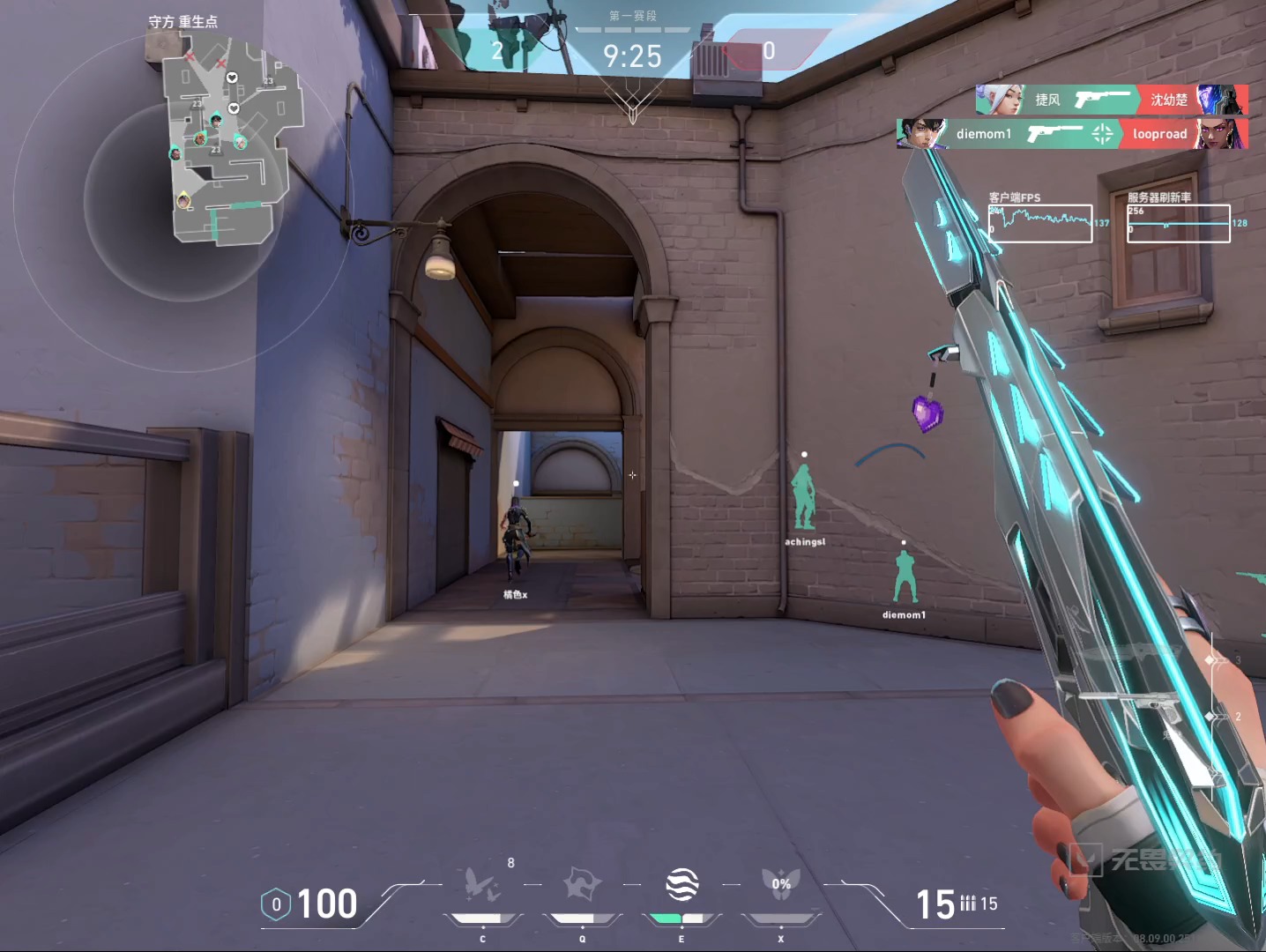Click the player's agent marker on the minimap
The width and height of the screenshot is (1266, 952).
(183, 200)
